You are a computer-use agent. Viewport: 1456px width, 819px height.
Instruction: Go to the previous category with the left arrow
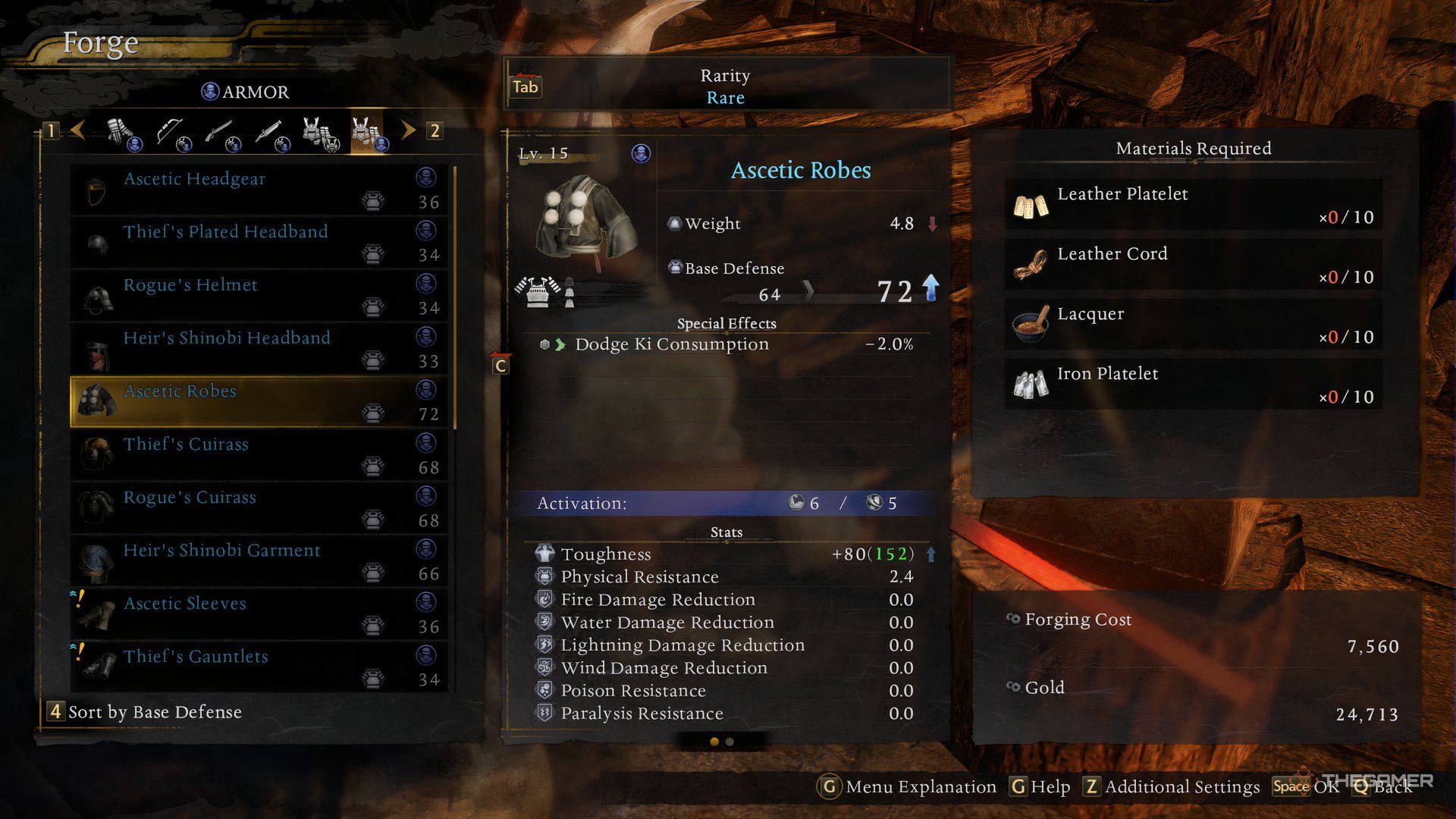tap(77, 130)
